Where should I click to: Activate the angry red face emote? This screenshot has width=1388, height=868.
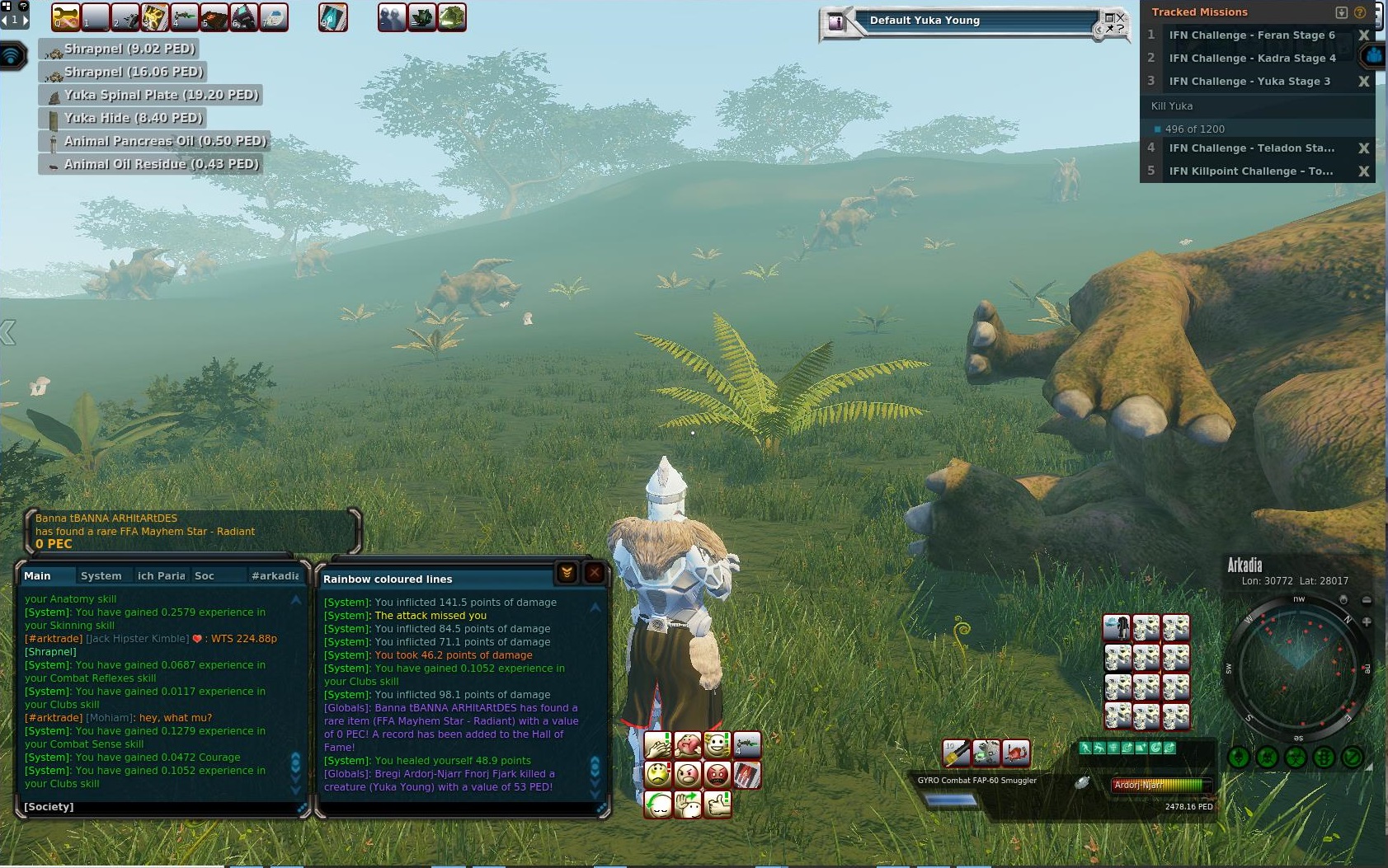tap(718, 775)
